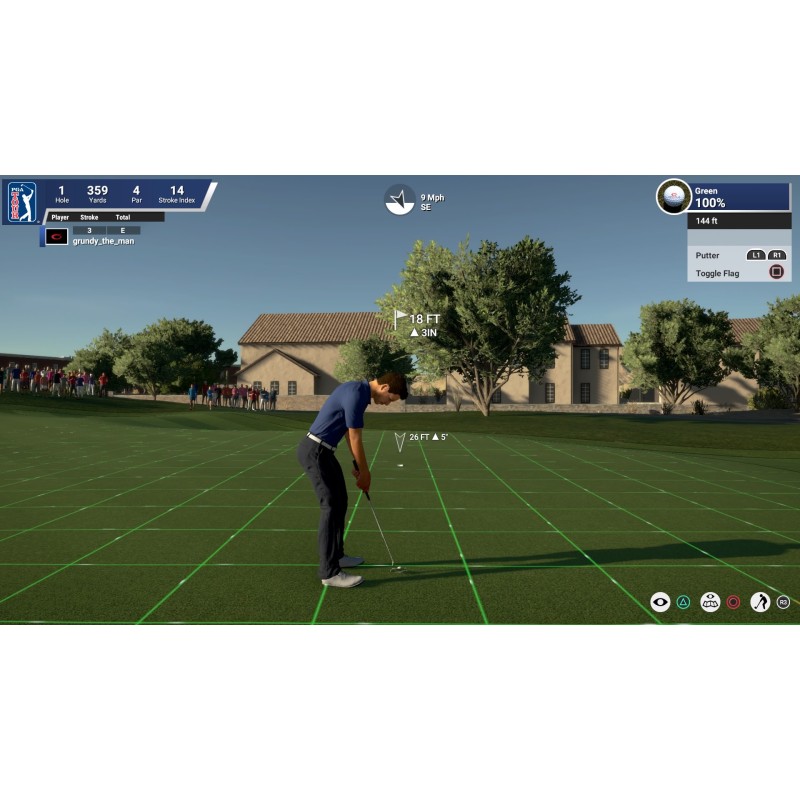
Task: Click the wind direction indicator
Action: click(400, 199)
